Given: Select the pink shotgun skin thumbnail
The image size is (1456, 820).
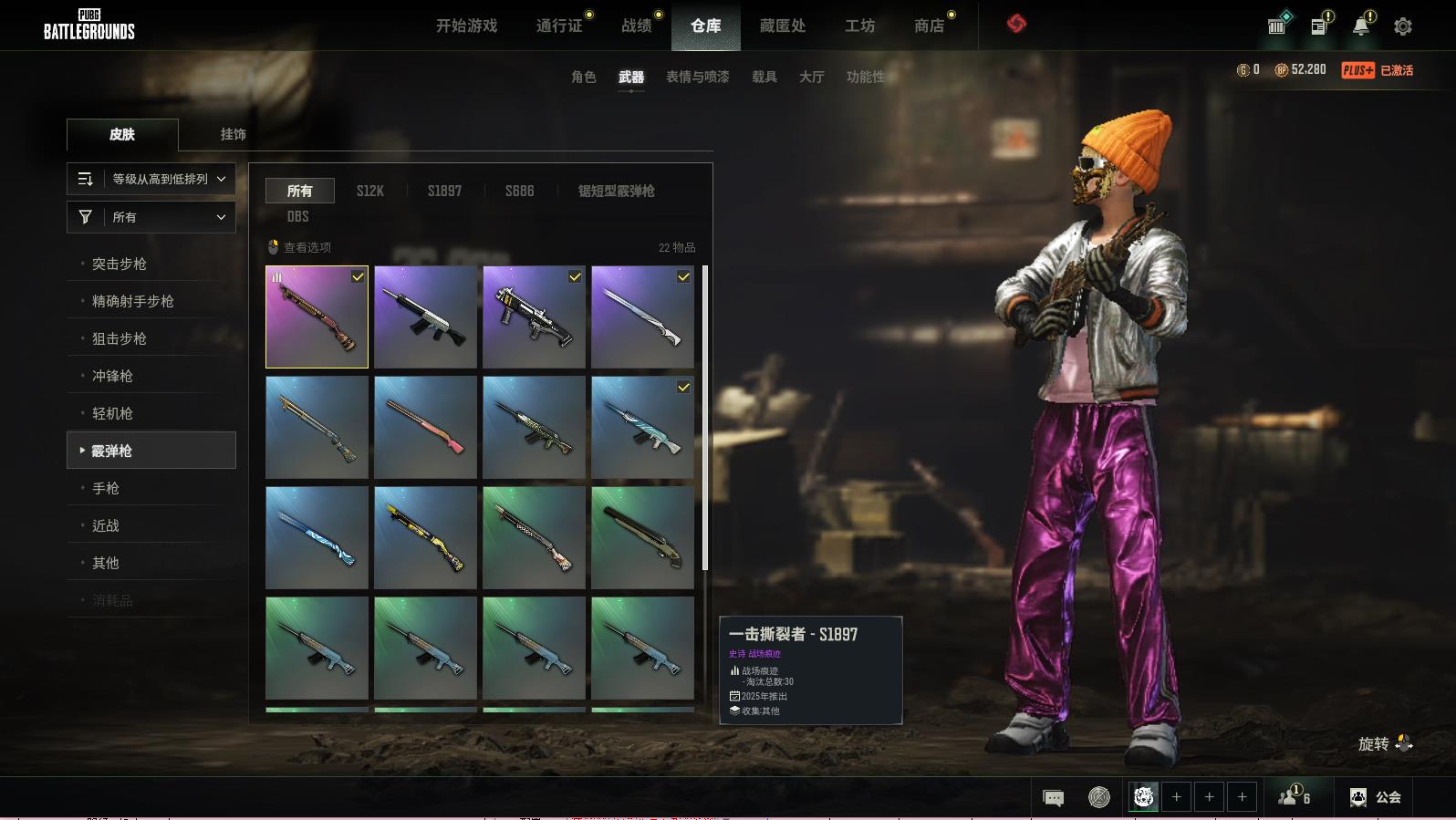Looking at the screenshot, I should [x=425, y=427].
